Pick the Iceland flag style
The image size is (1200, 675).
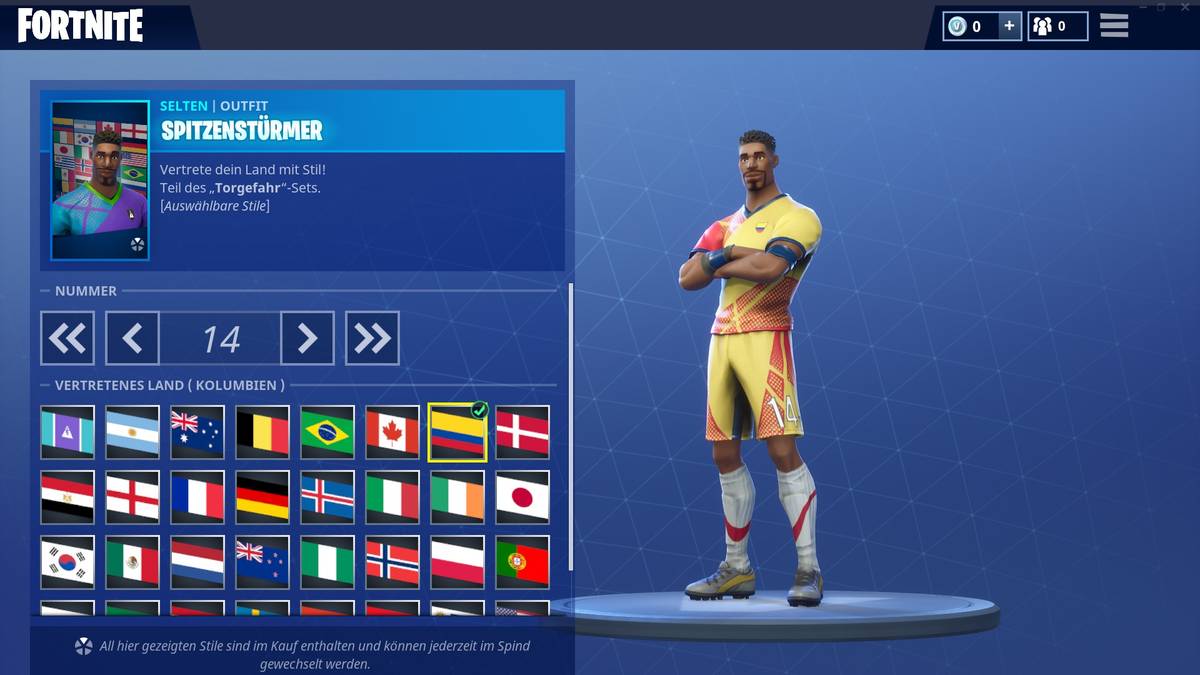[x=327, y=497]
